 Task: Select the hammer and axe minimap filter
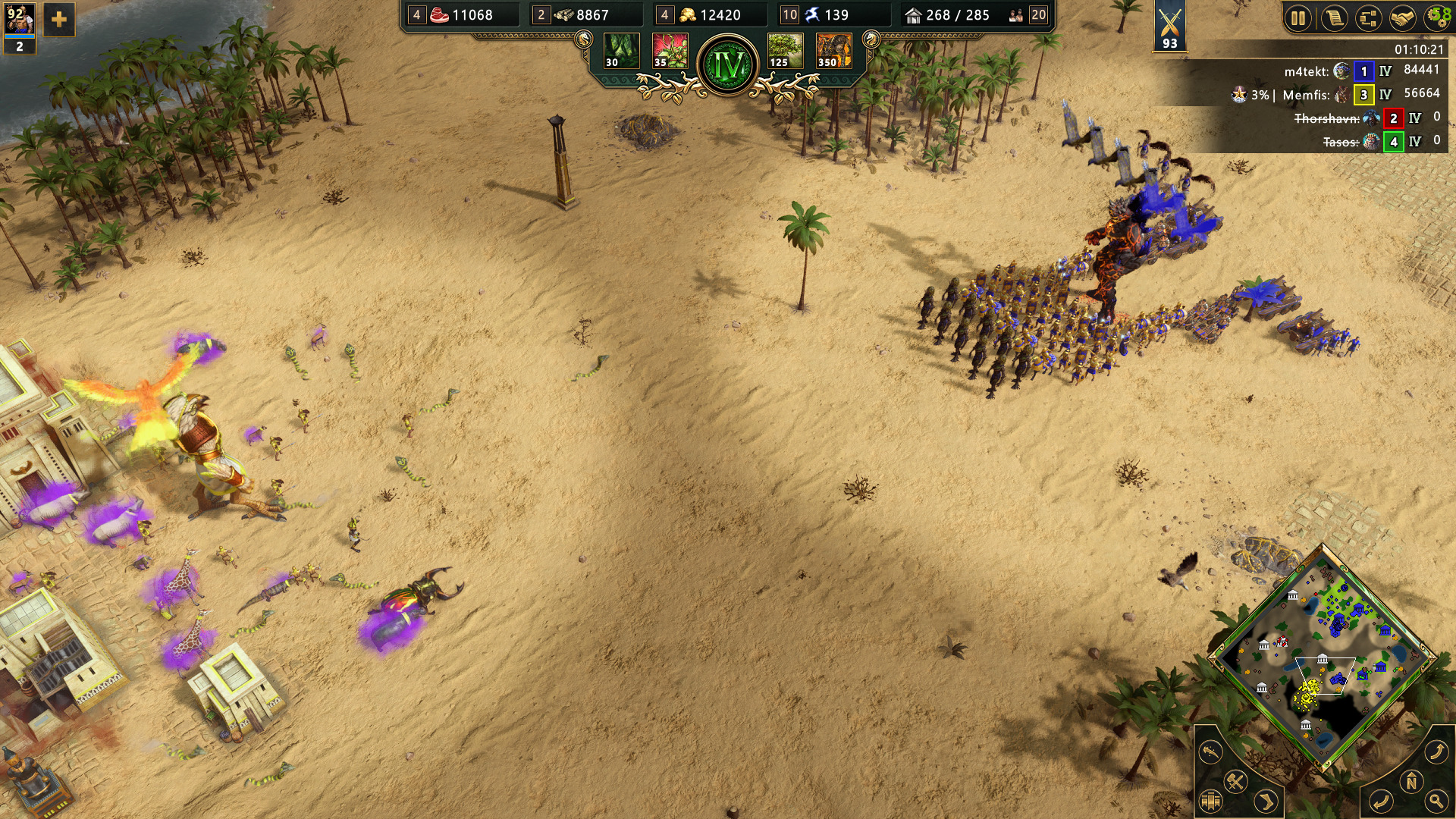pyautogui.click(x=1236, y=781)
